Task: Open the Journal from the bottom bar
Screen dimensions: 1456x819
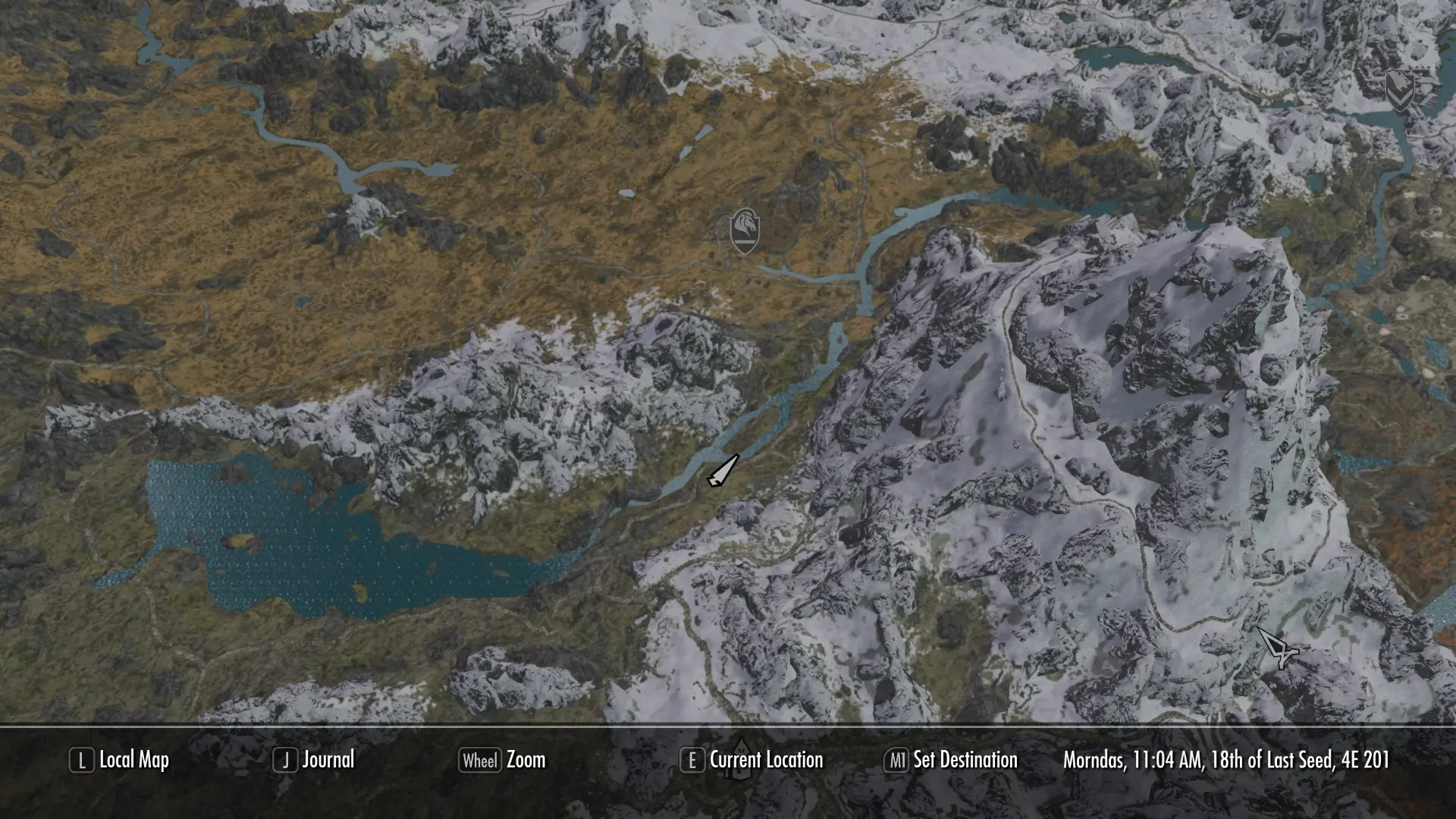Action: pyautogui.click(x=328, y=761)
